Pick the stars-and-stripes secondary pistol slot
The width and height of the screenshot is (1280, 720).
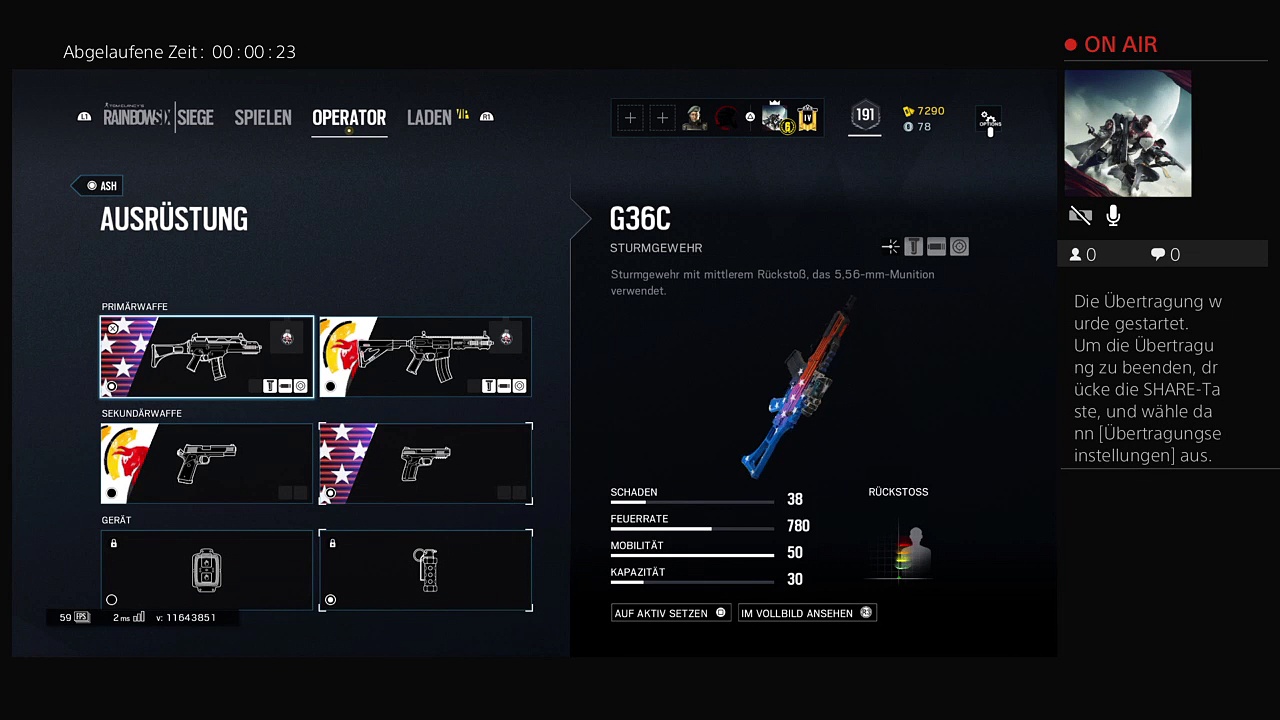tap(425, 464)
